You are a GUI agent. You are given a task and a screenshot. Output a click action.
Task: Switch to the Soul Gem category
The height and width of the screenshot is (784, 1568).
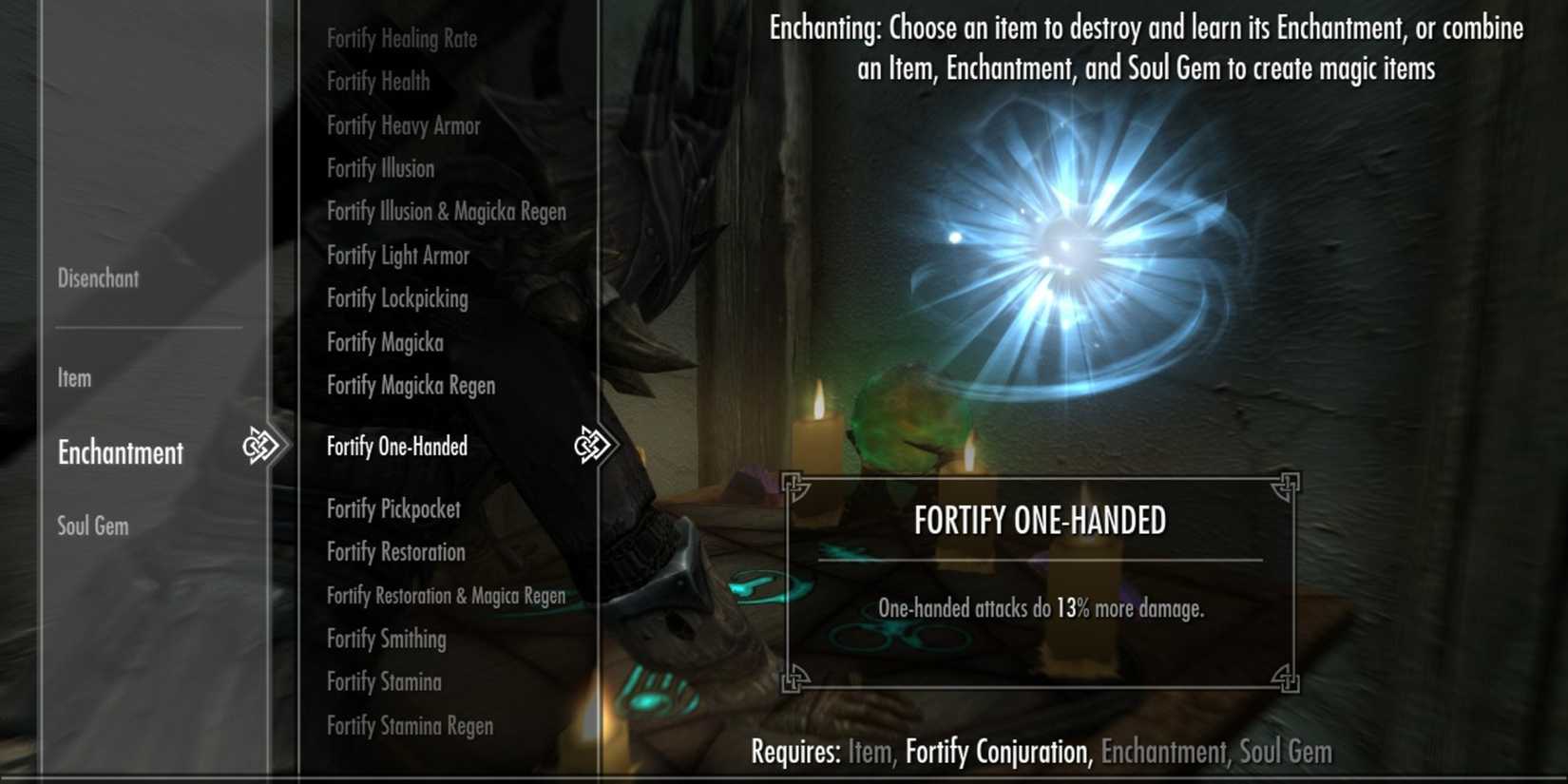point(91,526)
